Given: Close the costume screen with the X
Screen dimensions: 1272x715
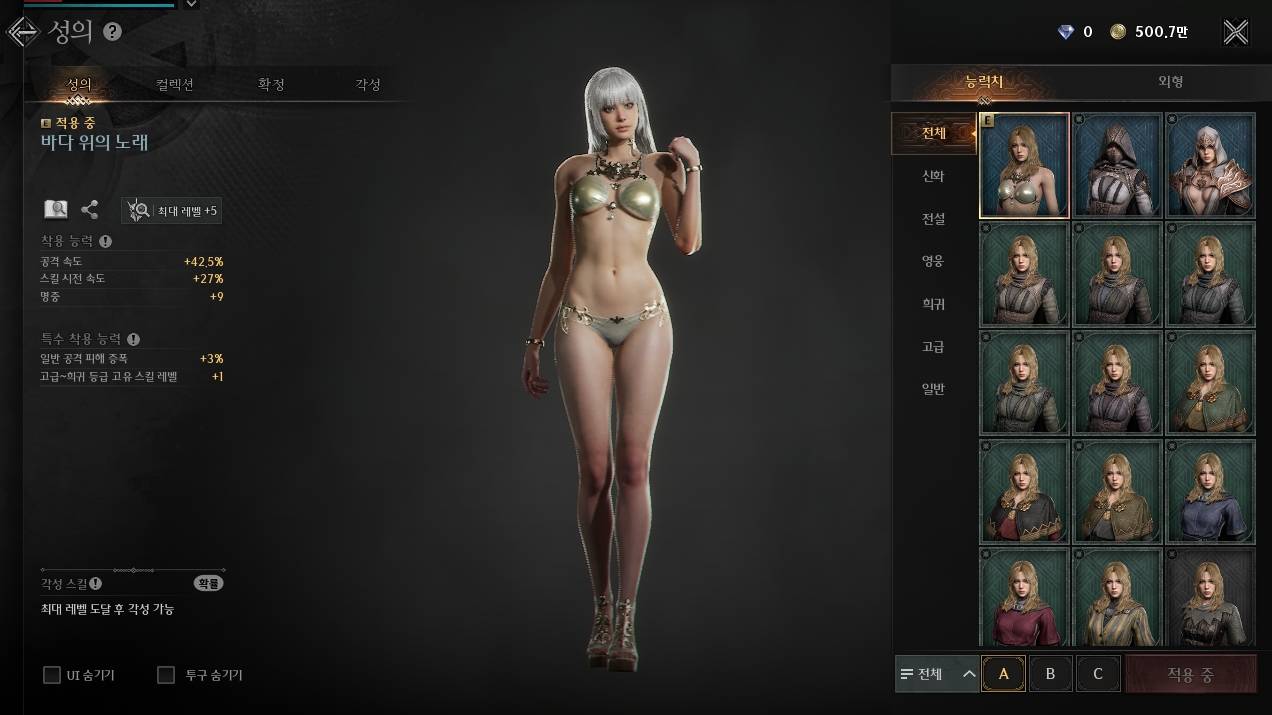Looking at the screenshot, I should 1236,32.
